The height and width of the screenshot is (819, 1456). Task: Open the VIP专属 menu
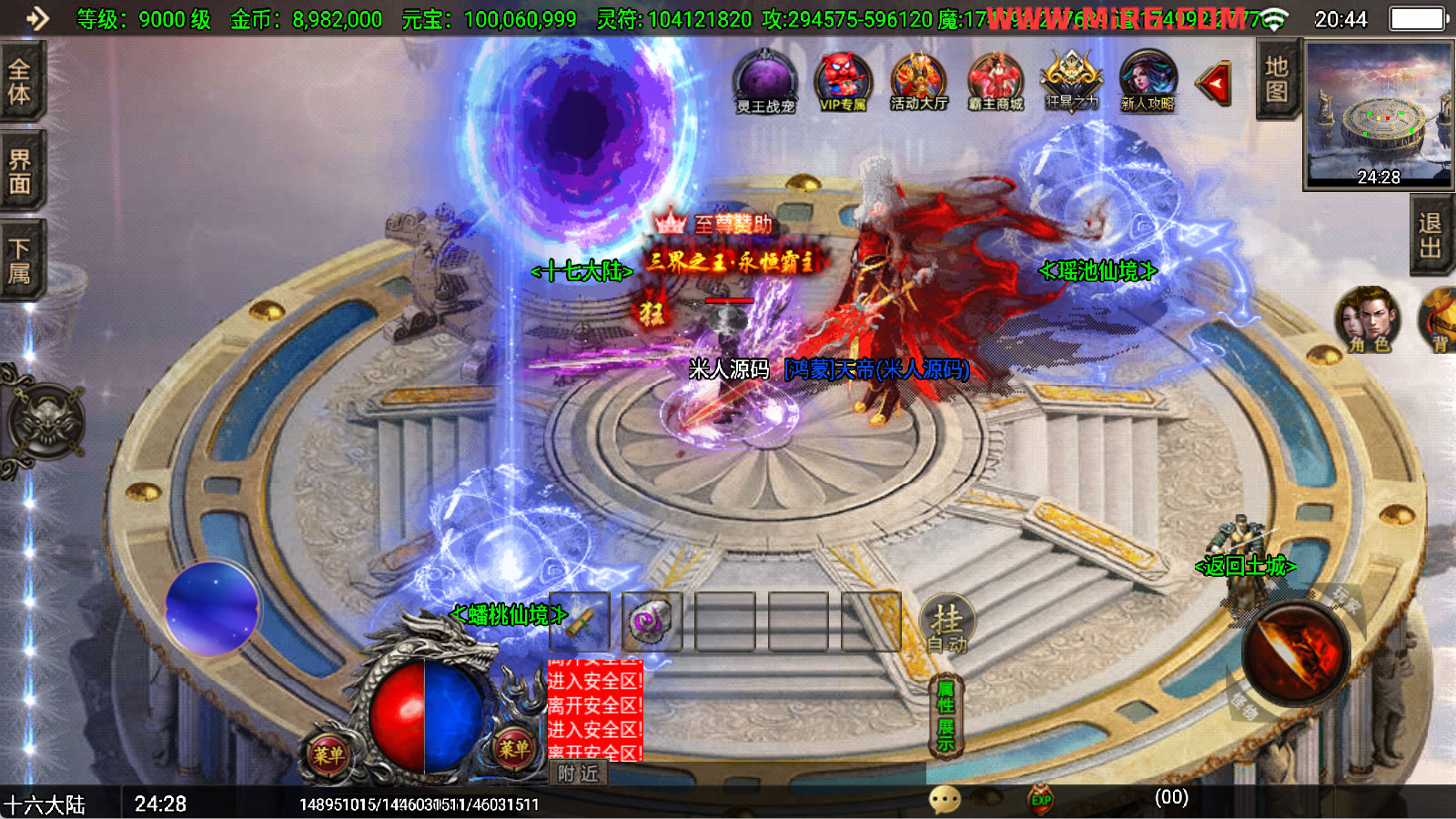click(843, 81)
